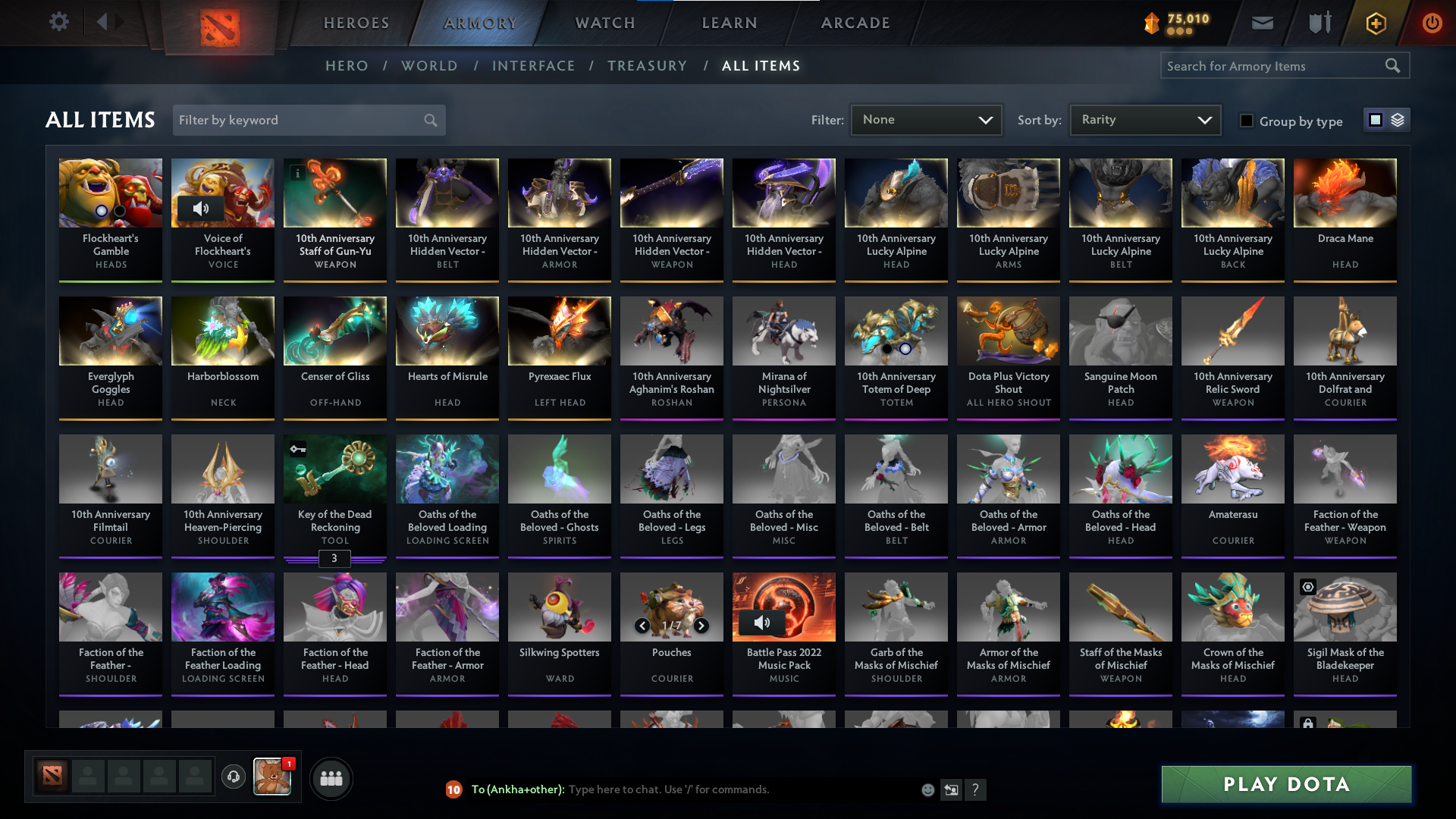Open the emoticon picker in the chat bar

[x=927, y=789]
